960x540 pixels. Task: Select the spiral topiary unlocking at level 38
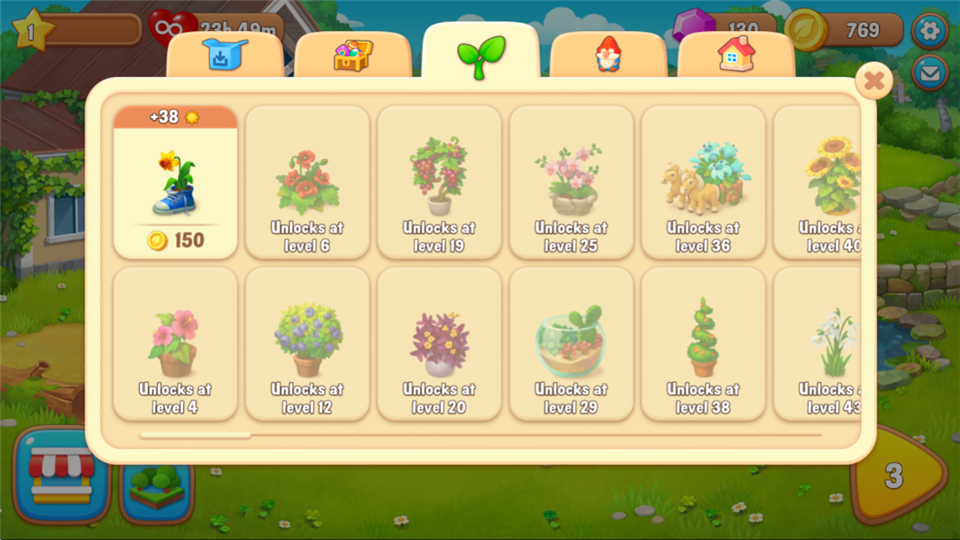[x=703, y=344]
